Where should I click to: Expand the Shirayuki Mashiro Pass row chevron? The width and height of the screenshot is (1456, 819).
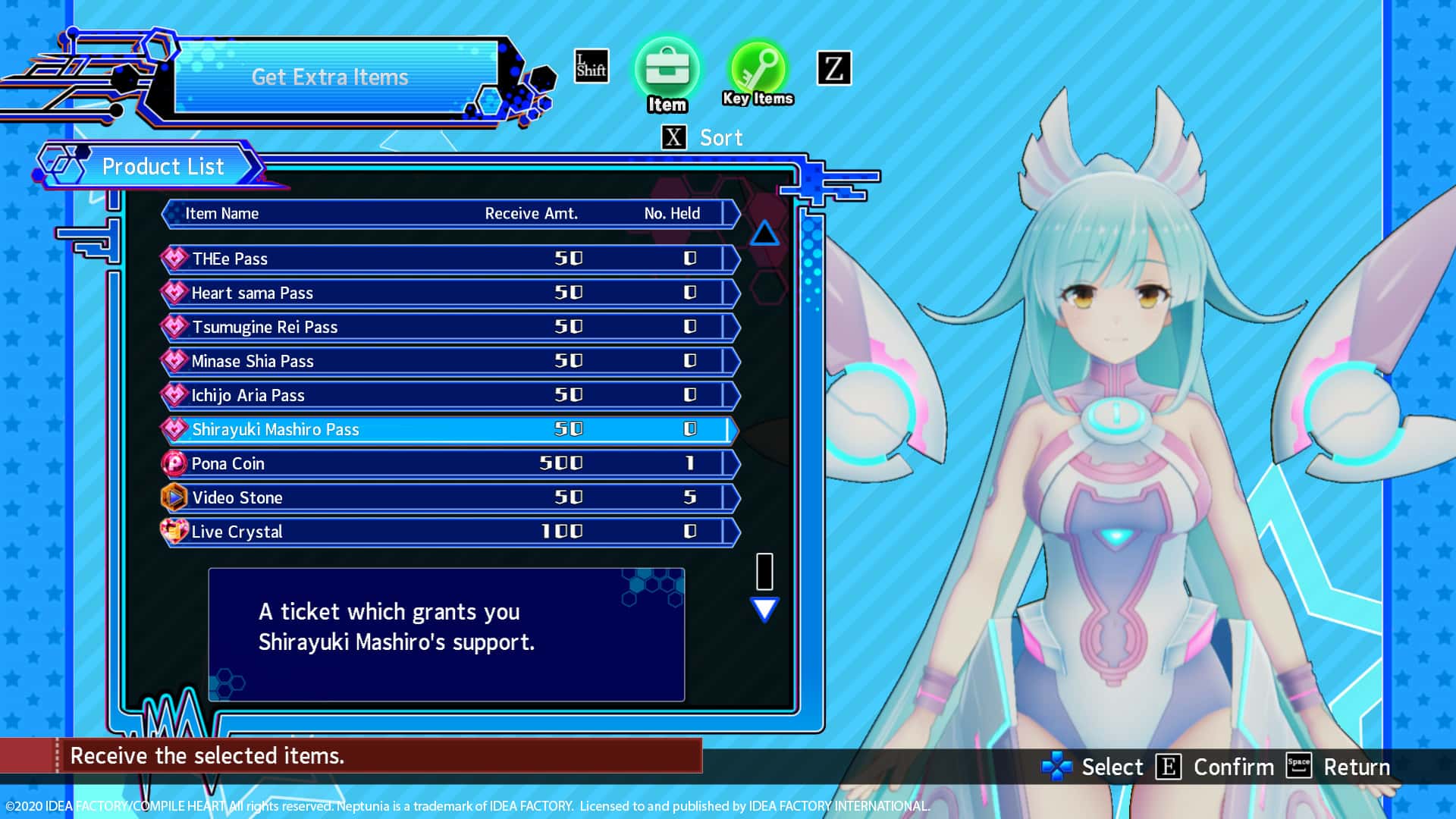[732, 429]
